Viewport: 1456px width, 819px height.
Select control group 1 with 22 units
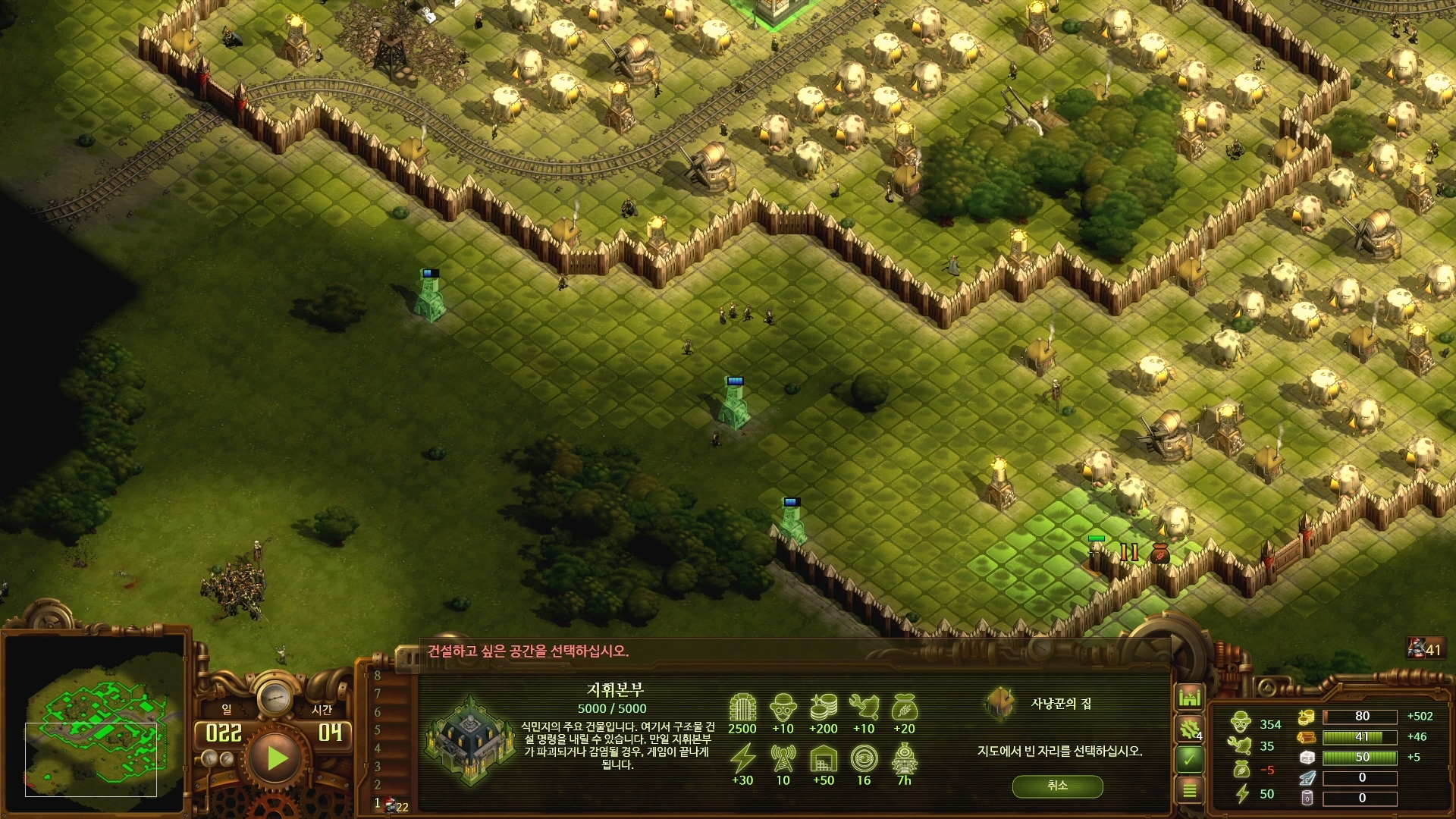(x=391, y=804)
